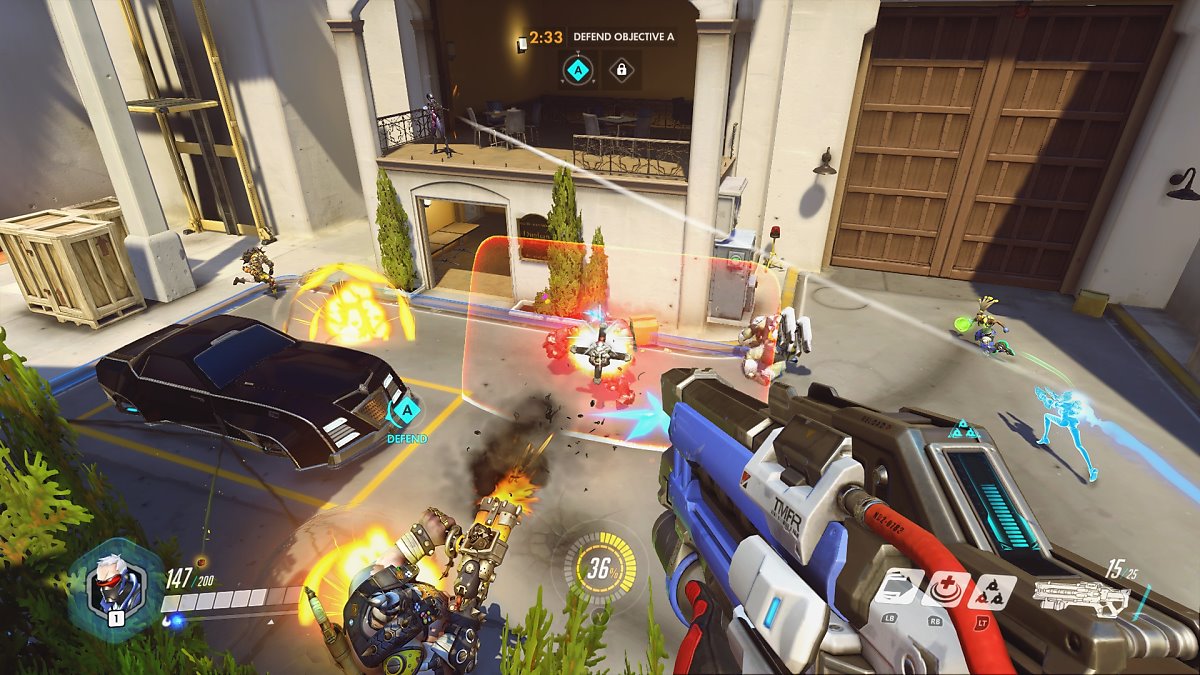Click the locked objective padlock icon

click(621, 70)
